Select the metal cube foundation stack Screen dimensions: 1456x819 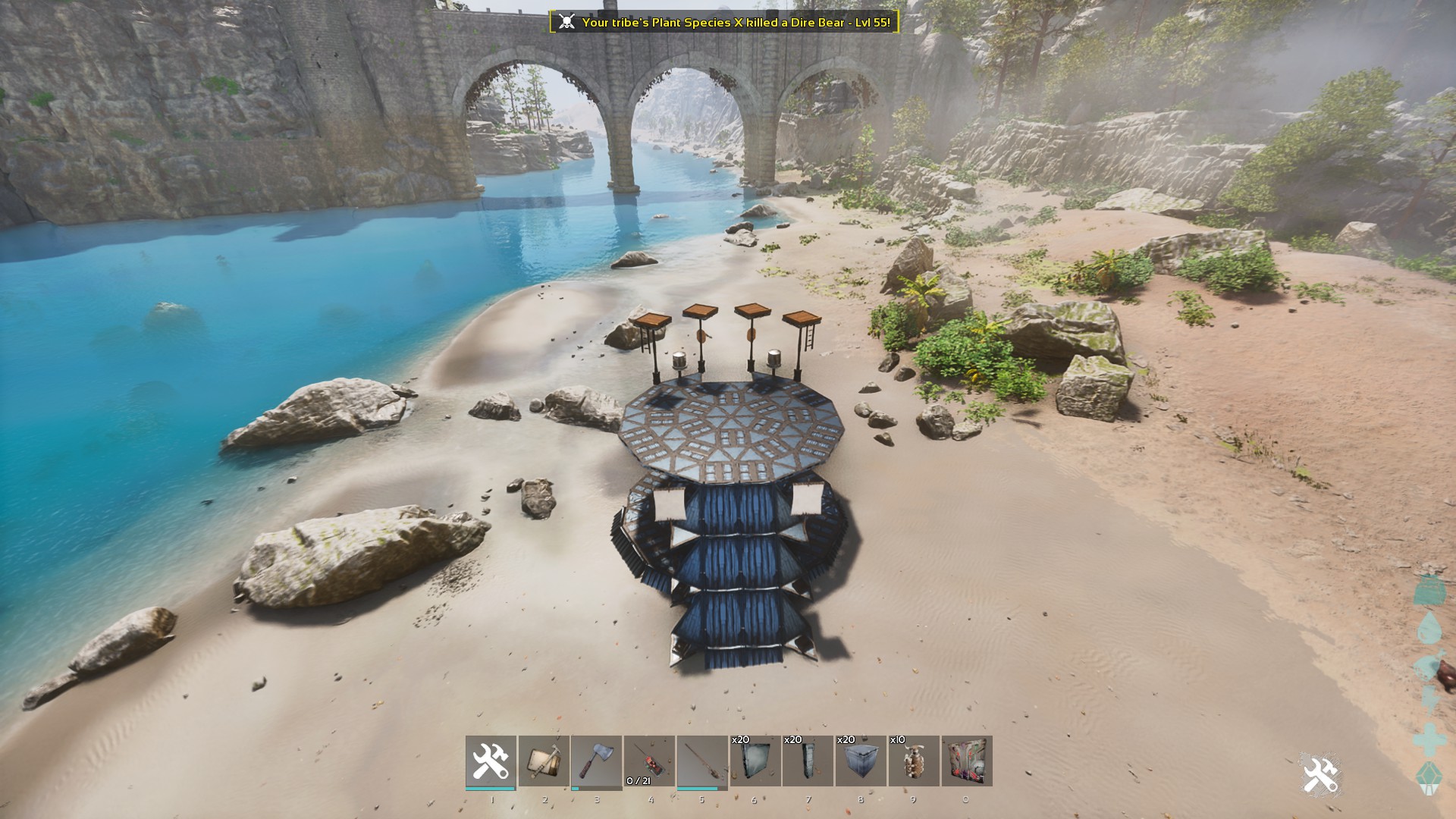click(x=861, y=761)
